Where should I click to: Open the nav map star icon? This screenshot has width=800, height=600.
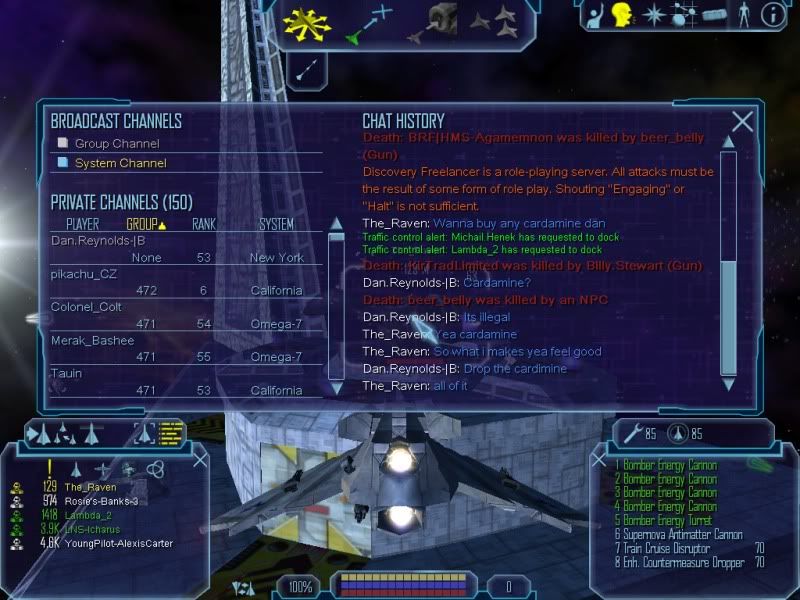coord(653,14)
